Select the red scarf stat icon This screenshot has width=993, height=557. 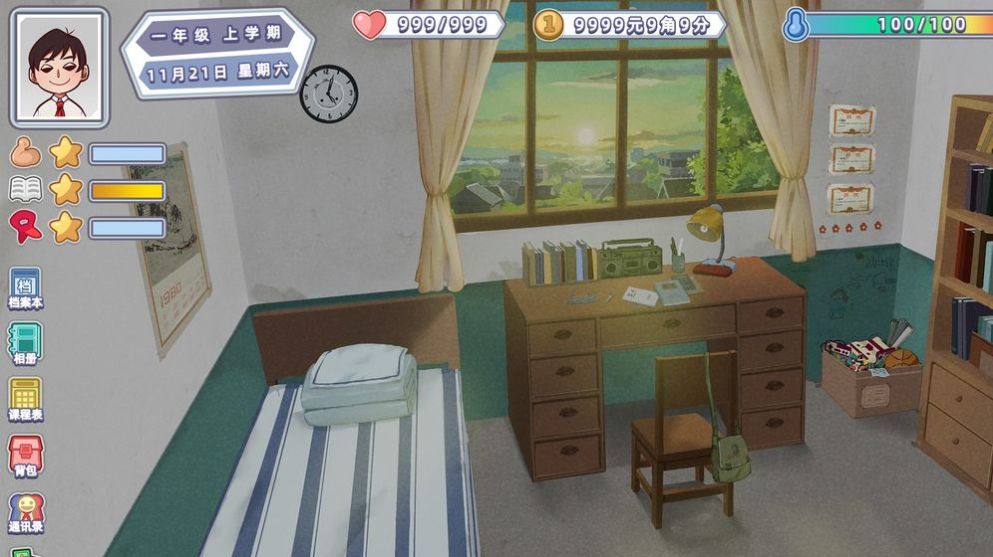coord(25,227)
